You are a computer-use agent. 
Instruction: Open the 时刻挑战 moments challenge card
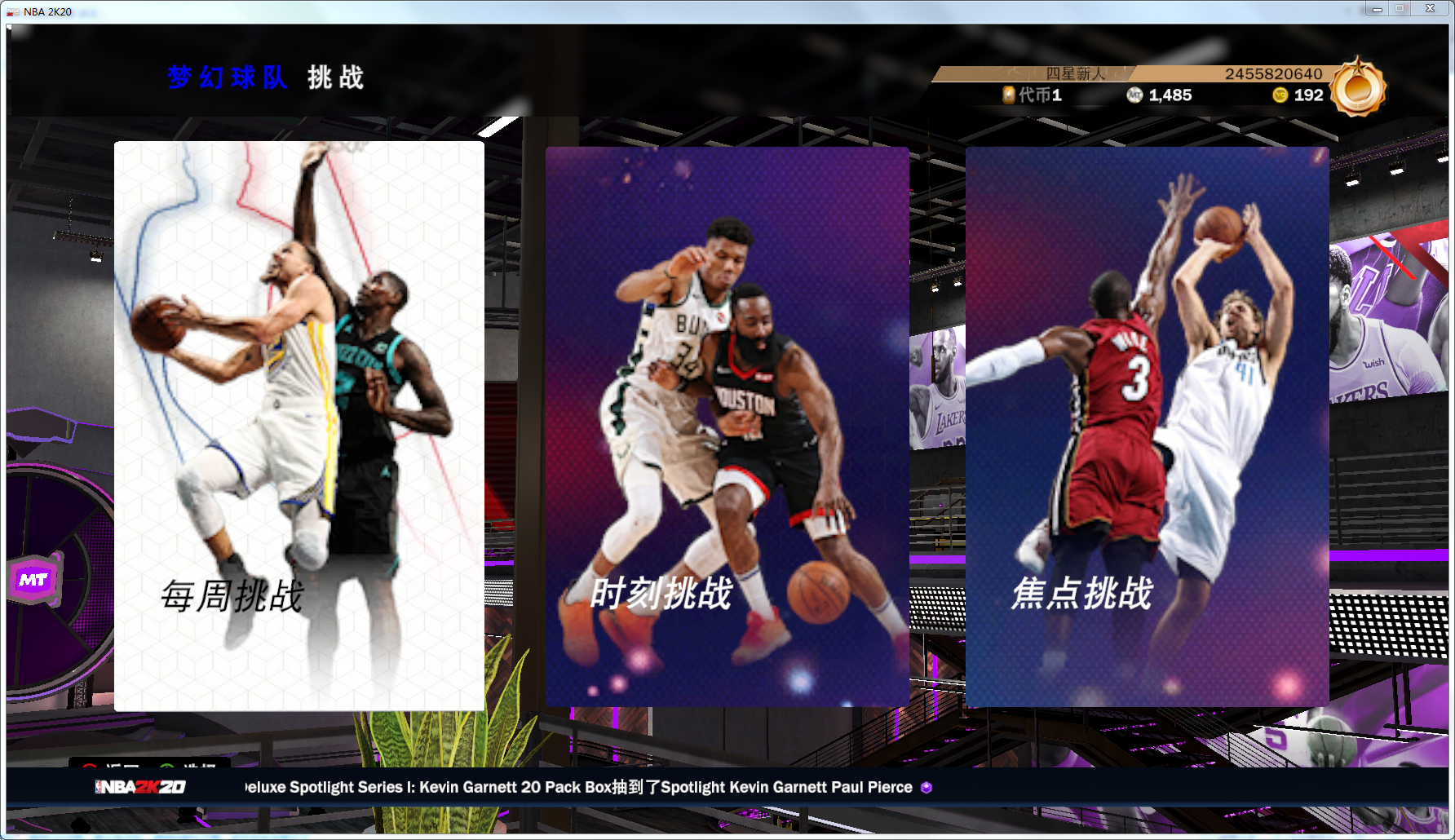click(727, 424)
